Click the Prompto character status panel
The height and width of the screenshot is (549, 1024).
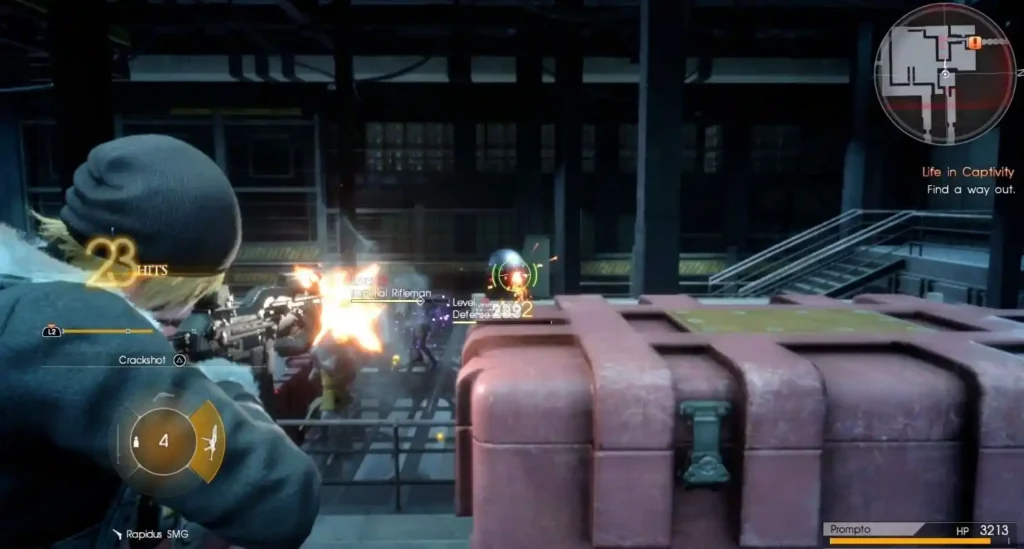[x=921, y=532]
